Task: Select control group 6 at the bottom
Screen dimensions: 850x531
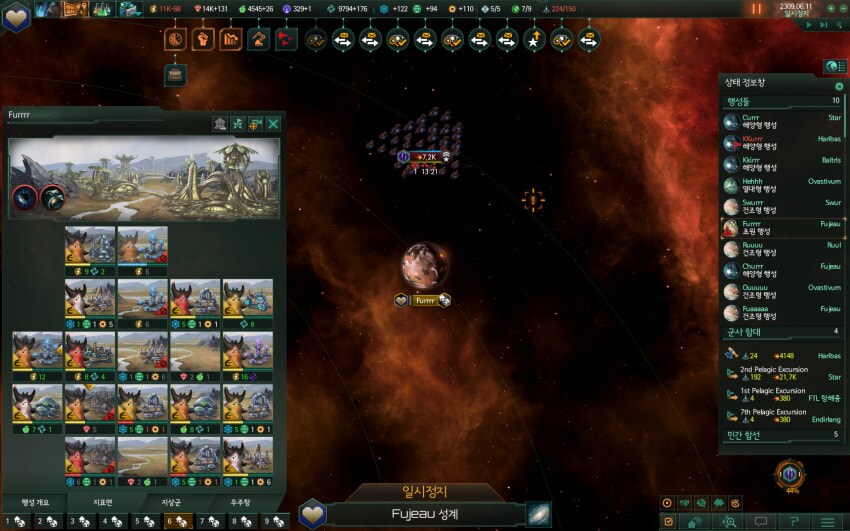Action: pos(177,521)
